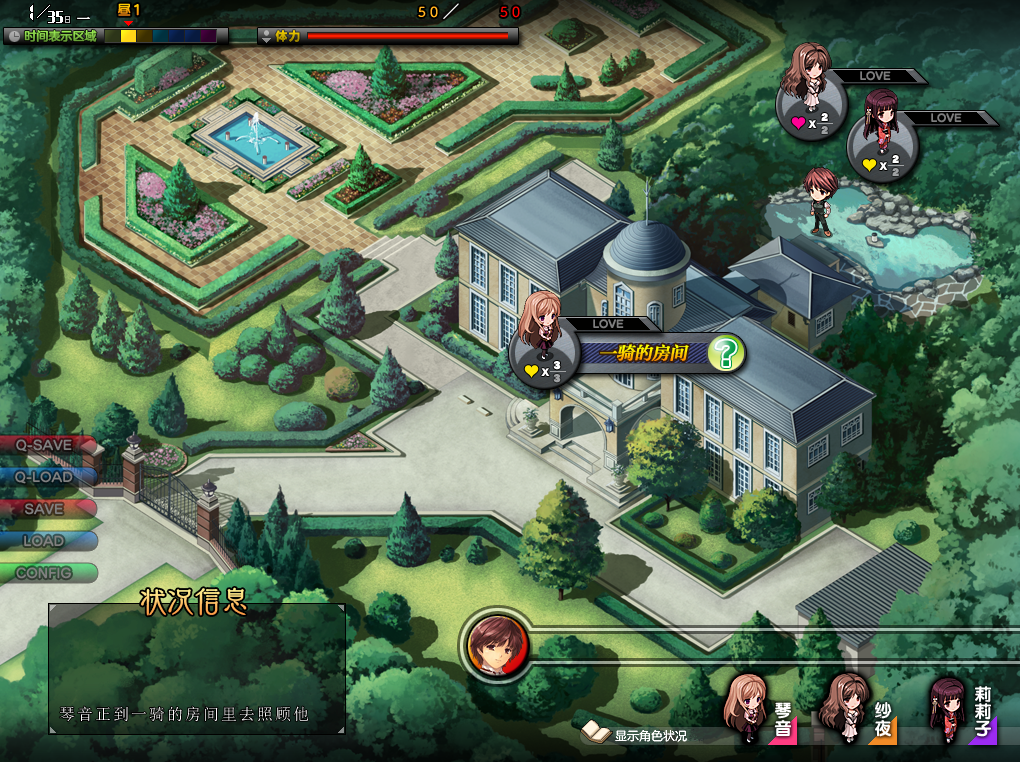Choose the pink heart LOVE event bubble
The width and height of the screenshot is (1020, 762).
pos(811,106)
